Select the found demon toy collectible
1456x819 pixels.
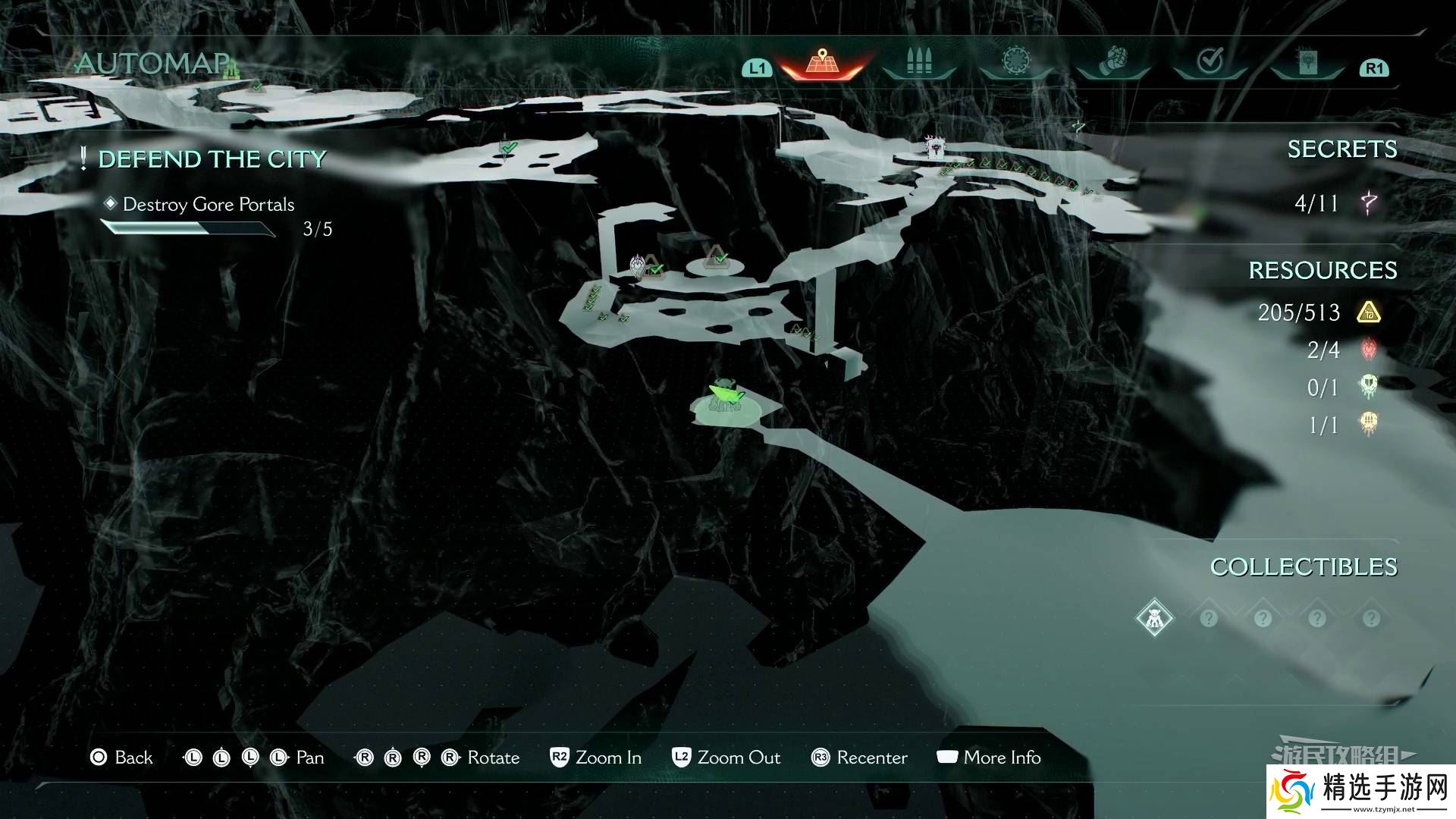click(1154, 619)
